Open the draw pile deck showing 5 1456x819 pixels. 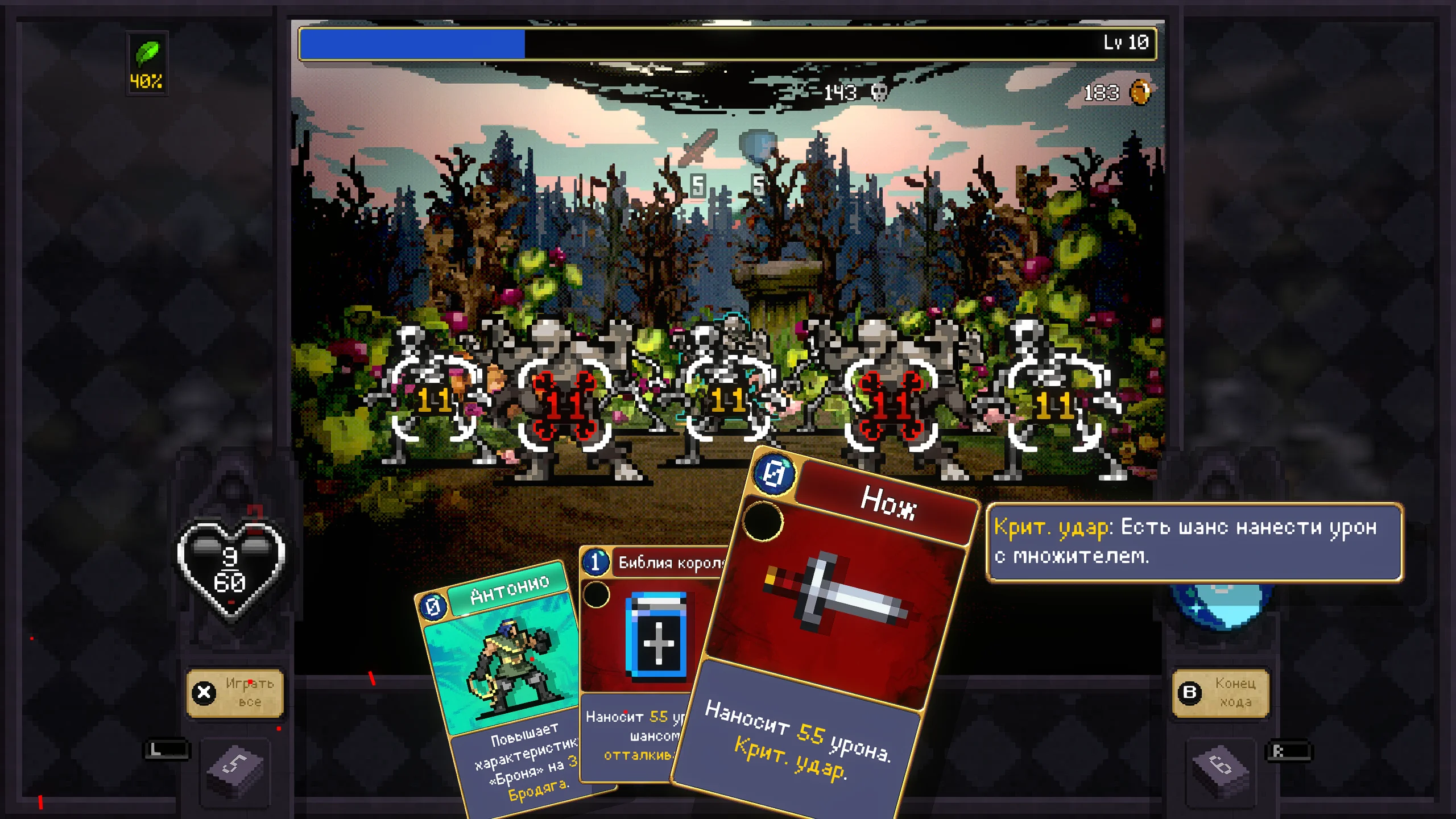pyautogui.click(x=235, y=768)
